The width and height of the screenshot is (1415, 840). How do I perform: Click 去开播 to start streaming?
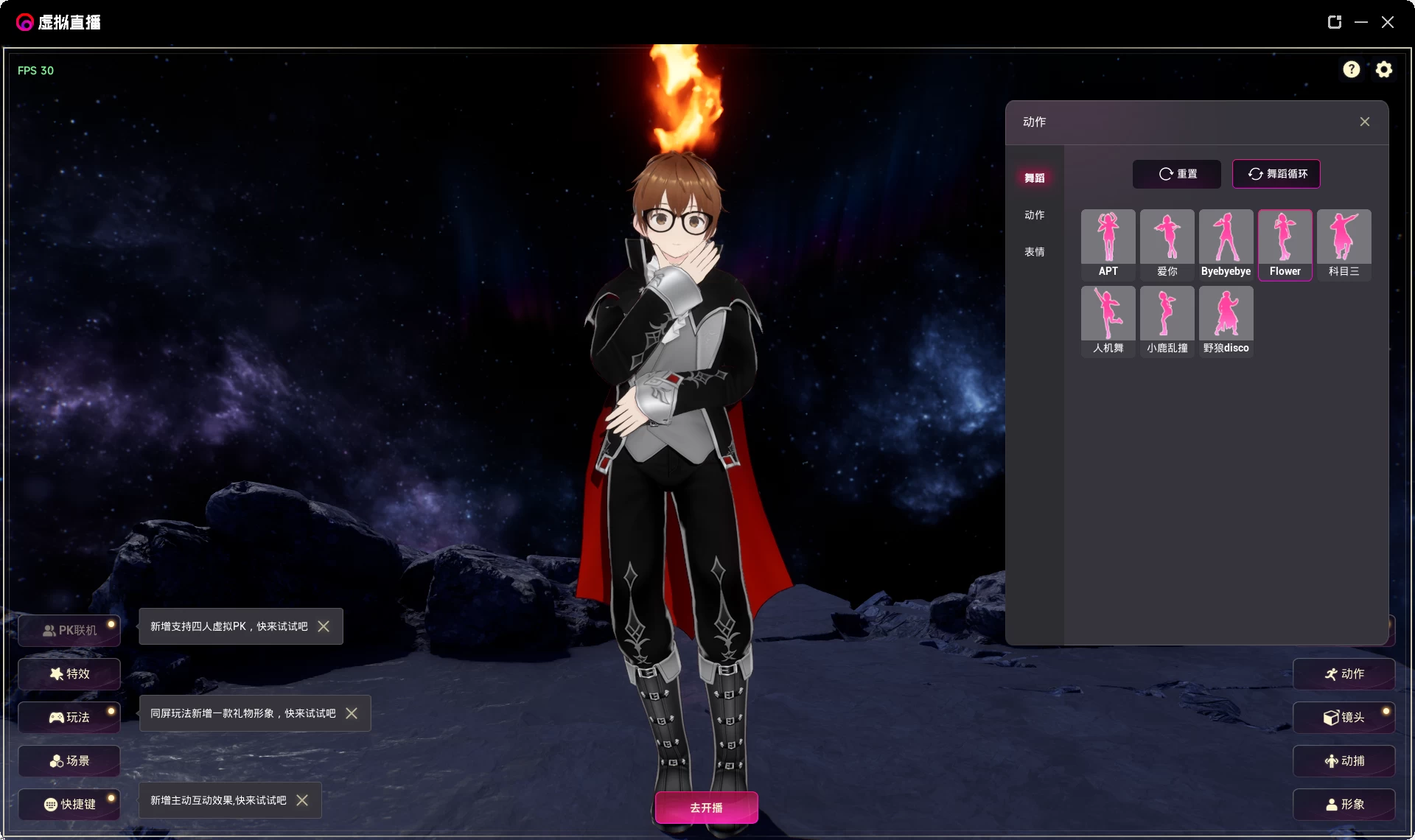point(705,808)
